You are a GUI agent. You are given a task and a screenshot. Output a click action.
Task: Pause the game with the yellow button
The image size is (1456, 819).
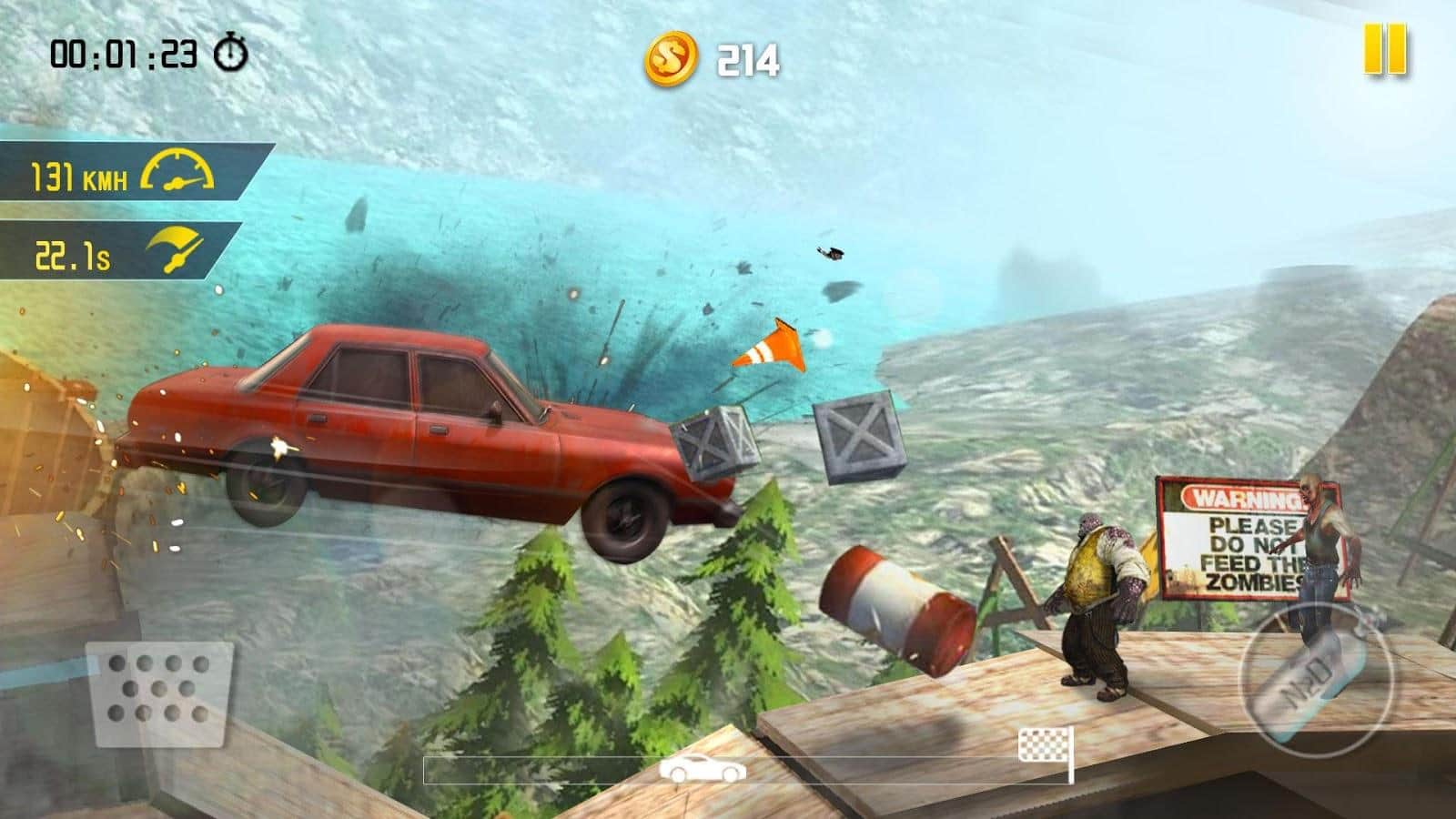point(1385,50)
